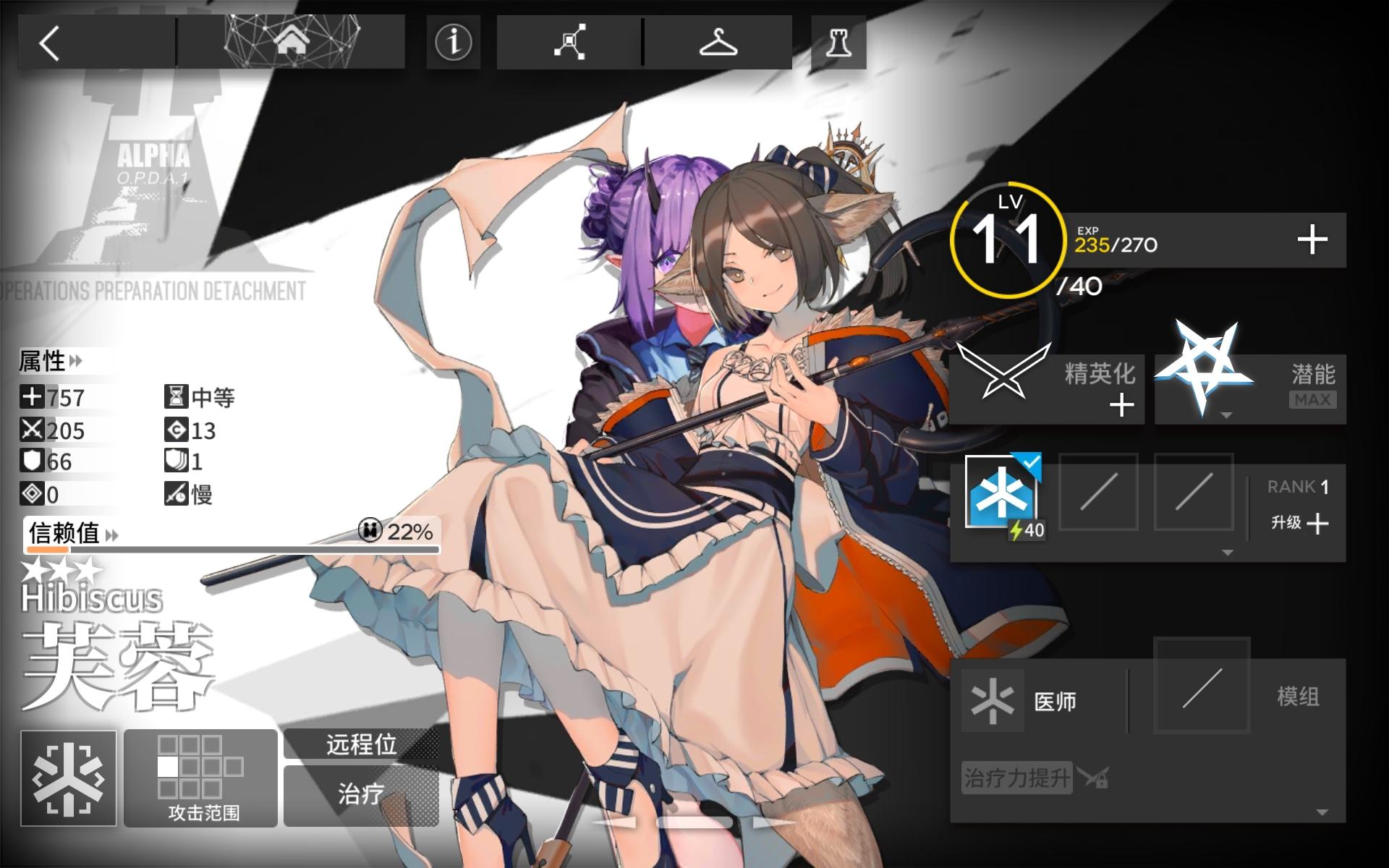Click the rook/tower icon in the top bar

(x=838, y=41)
